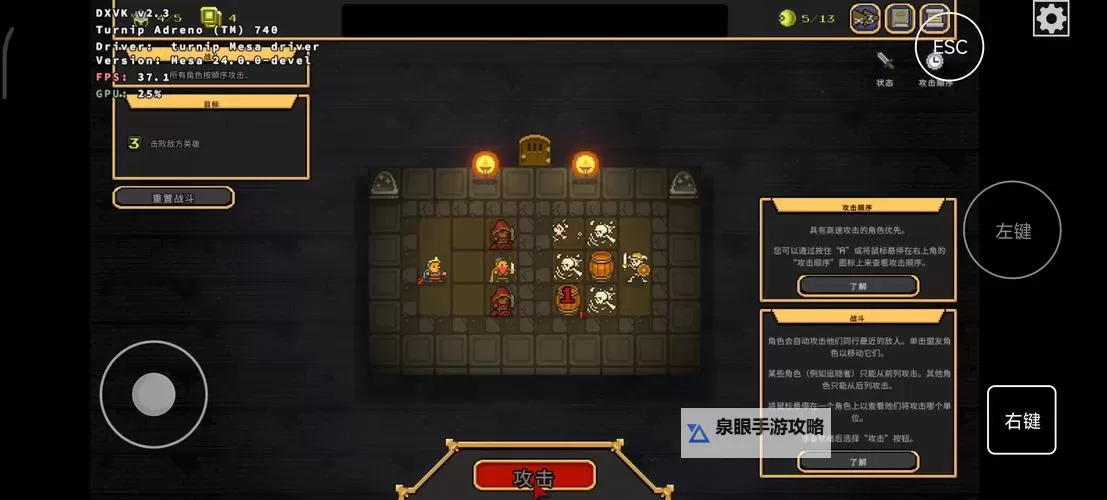
Task: Acknowledge the 战斗 tutorial panel's 了解 button
Action: coord(857,462)
